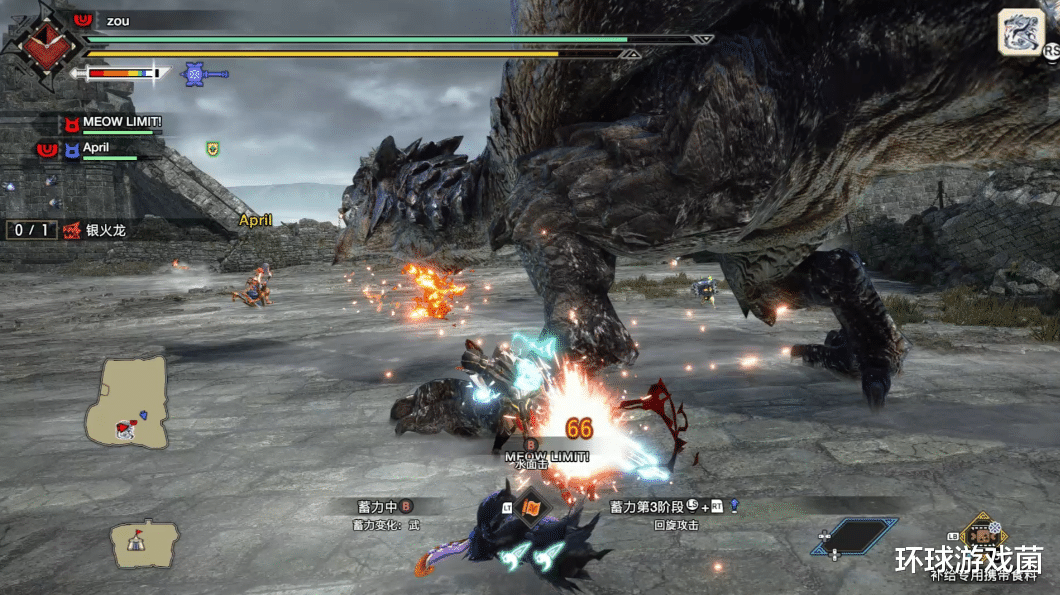Click the player name zou
The width and height of the screenshot is (1060, 595).
[x=118, y=20]
